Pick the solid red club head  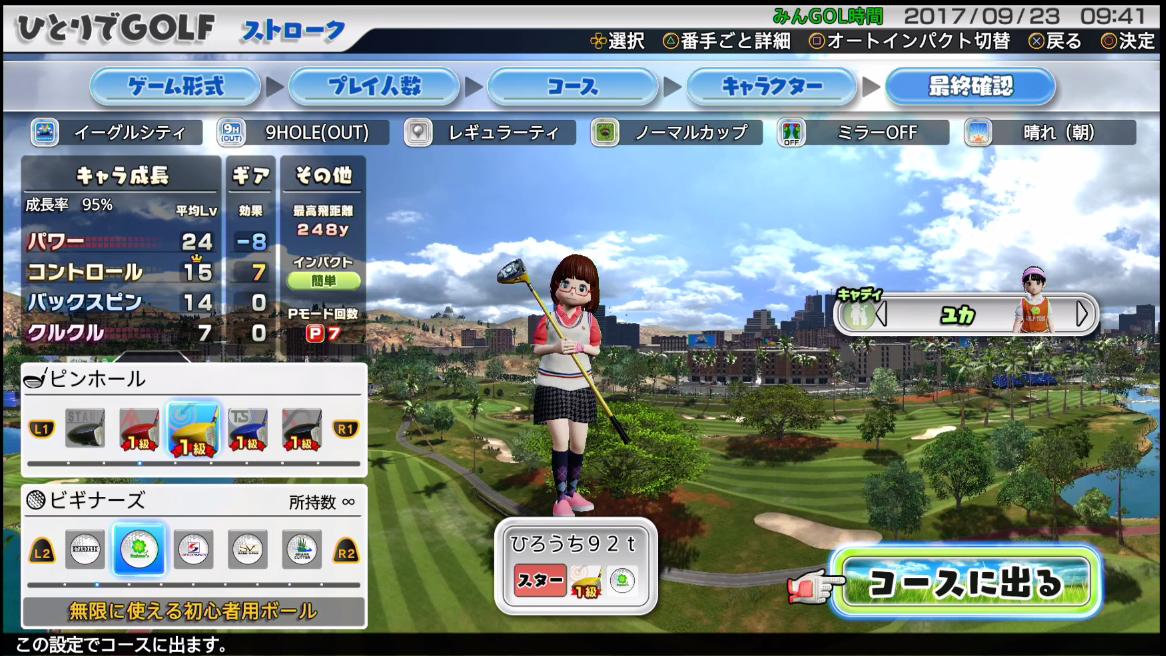pyautogui.click(x=139, y=430)
